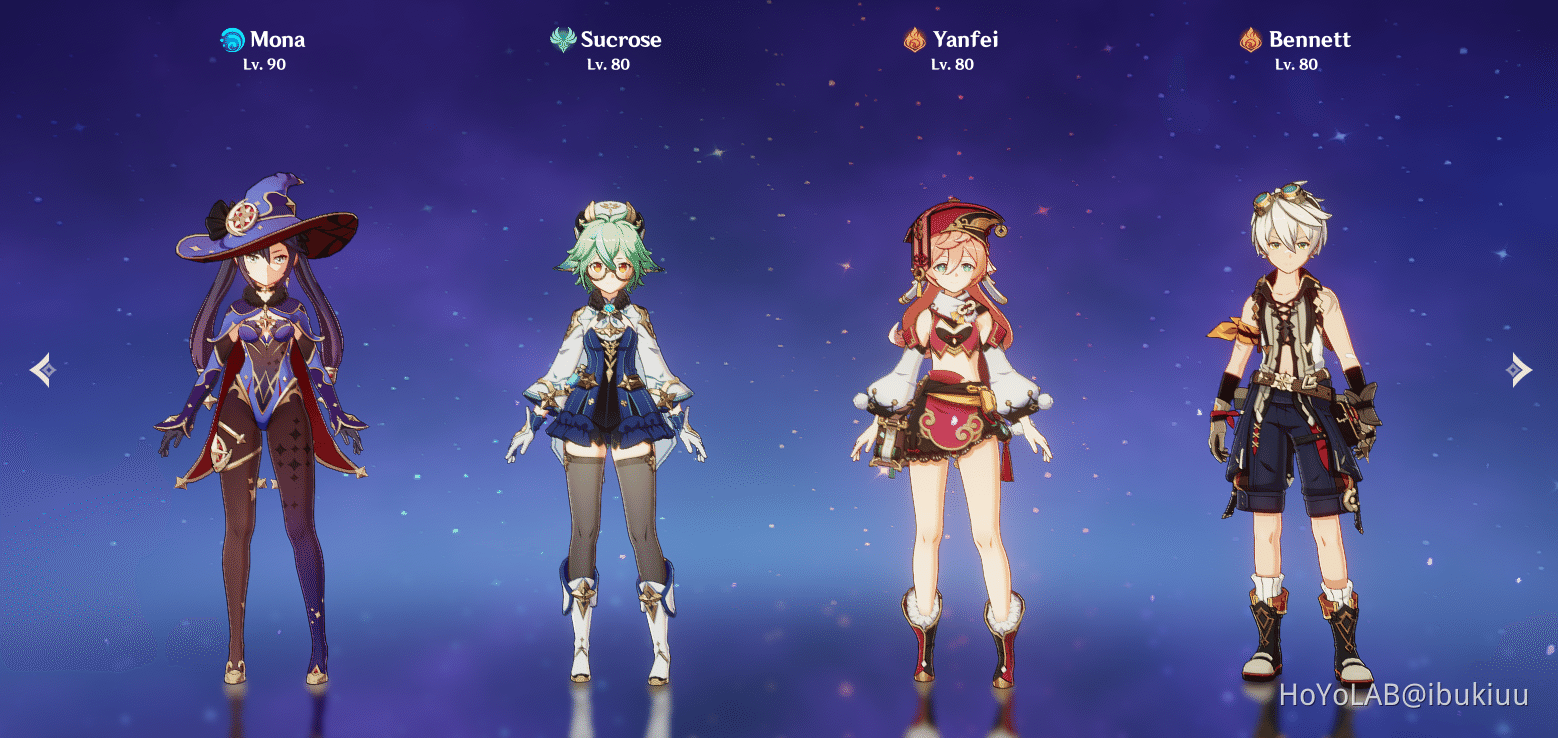Select the character name Bennett
The width and height of the screenshot is (1558, 738).
coord(1310,40)
